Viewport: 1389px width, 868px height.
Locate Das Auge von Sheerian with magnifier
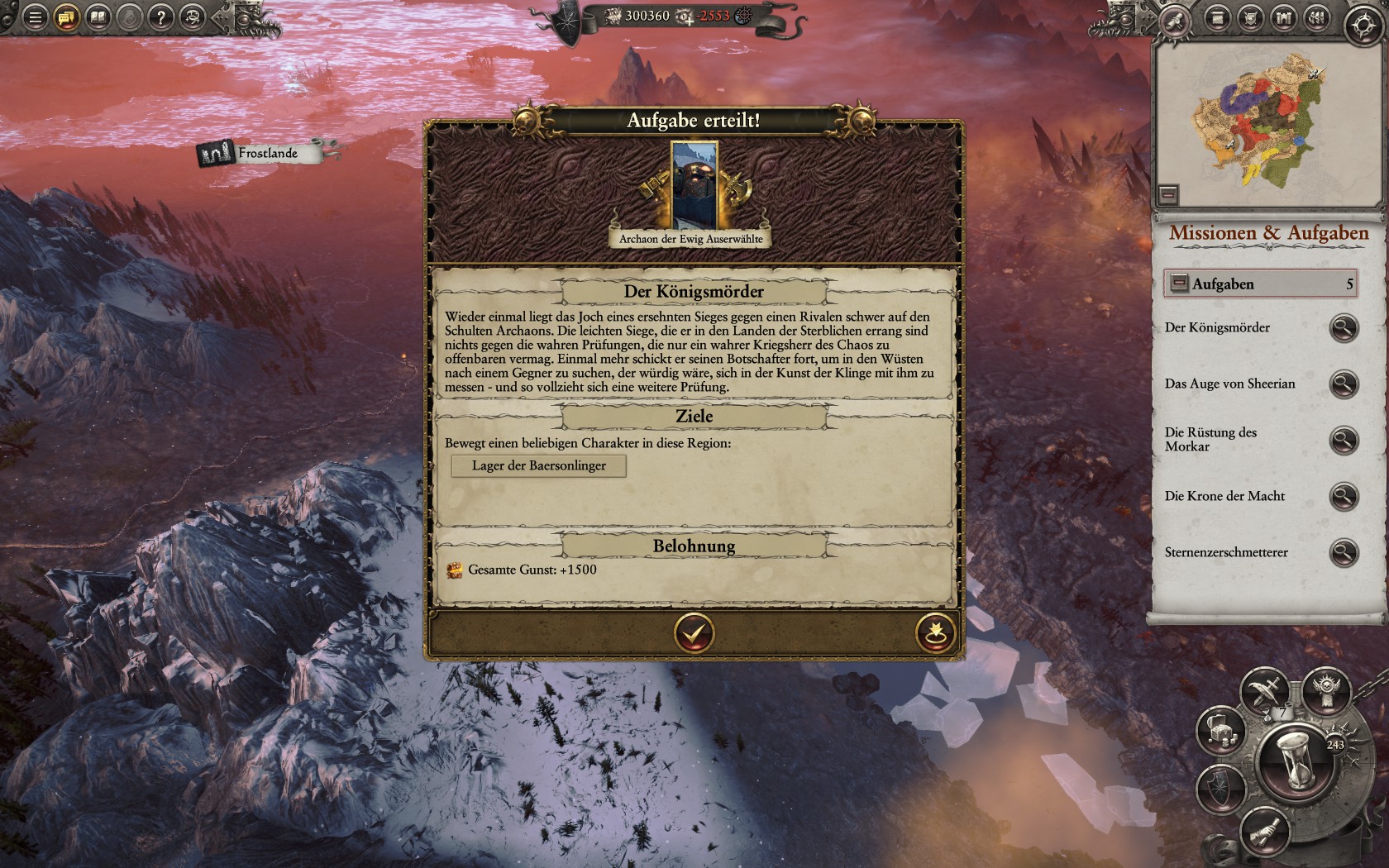pyautogui.click(x=1344, y=384)
